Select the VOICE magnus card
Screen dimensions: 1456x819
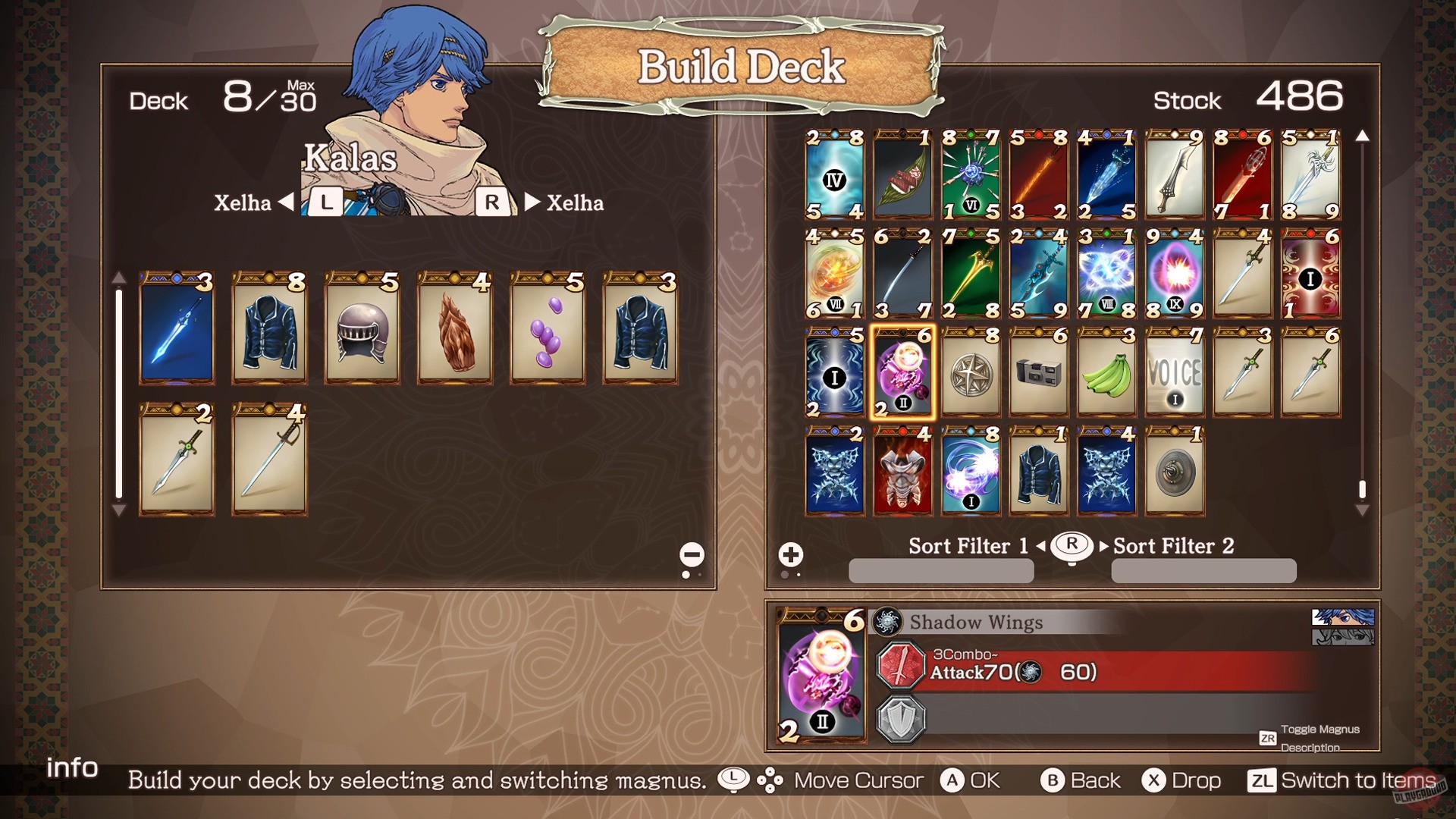[1174, 375]
